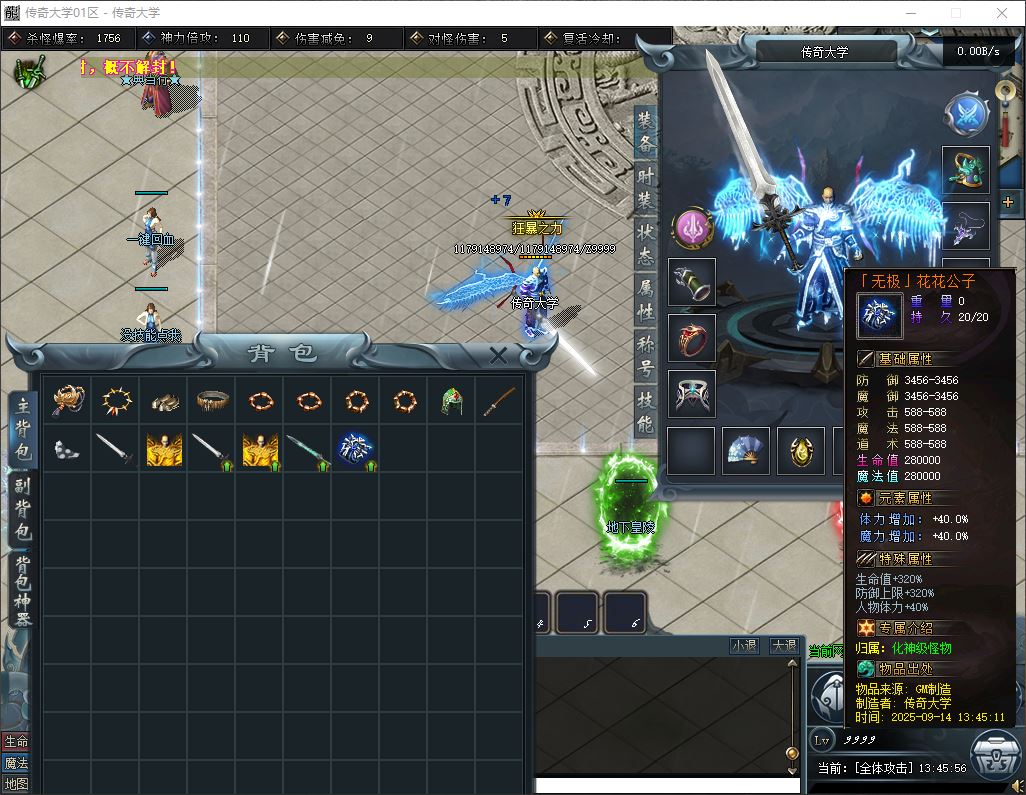This screenshot has width=1026, height=795.
Task: Close the 背包 backpack window
Action: tap(498, 355)
